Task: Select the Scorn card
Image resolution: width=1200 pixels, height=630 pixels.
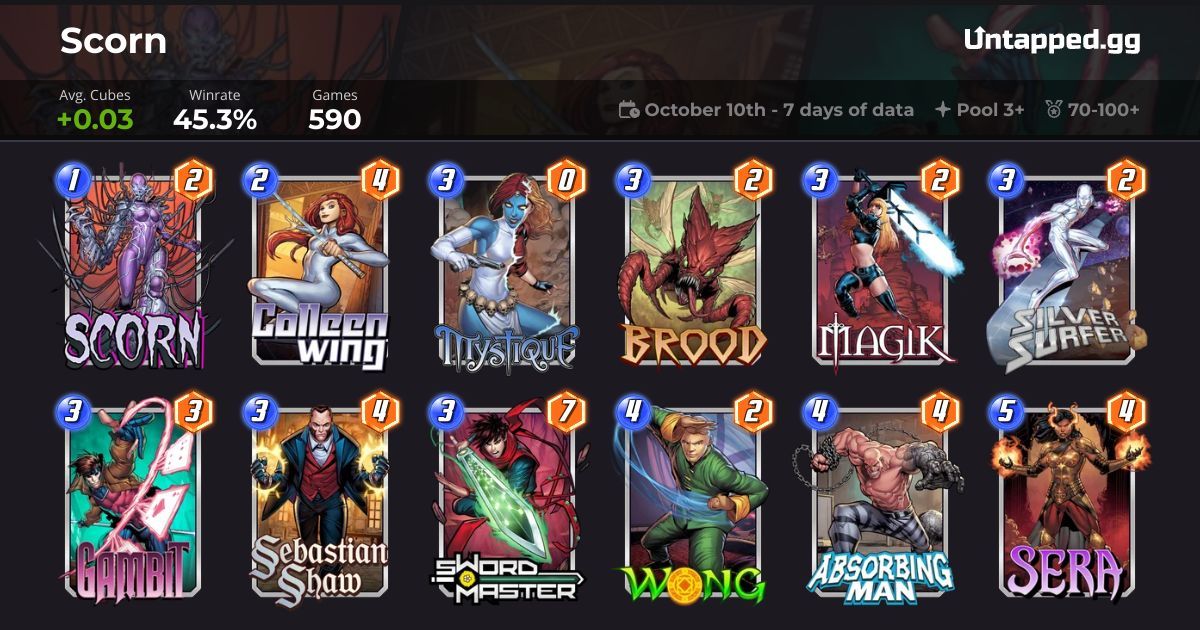Action: 133,268
